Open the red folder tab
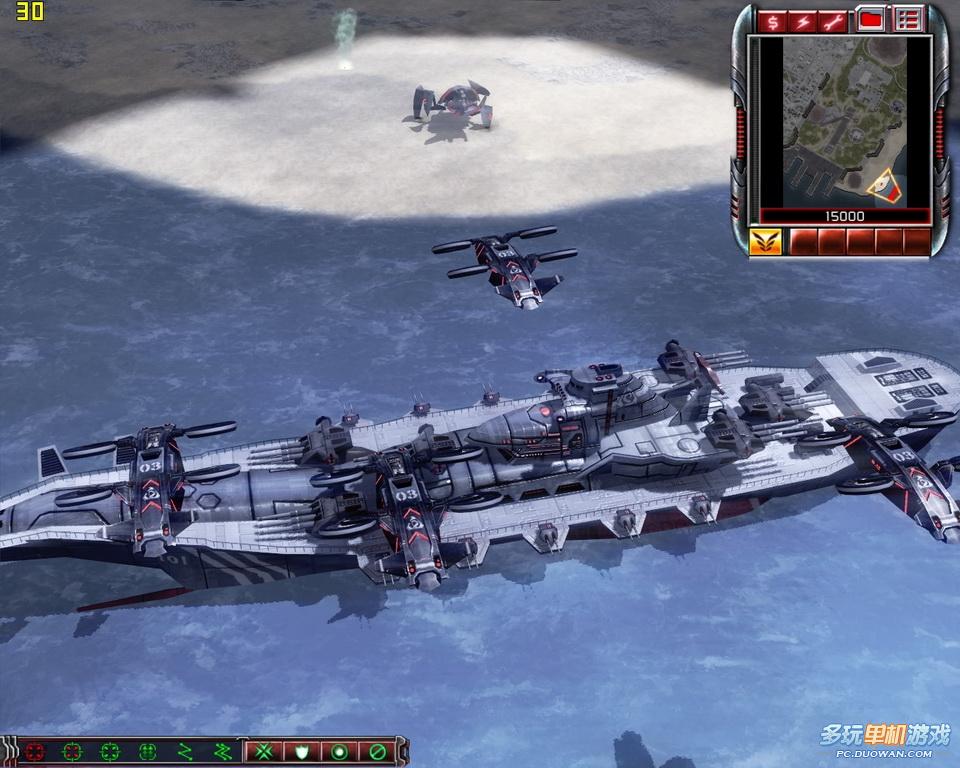This screenshot has width=960, height=768. click(x=870, y=19)
